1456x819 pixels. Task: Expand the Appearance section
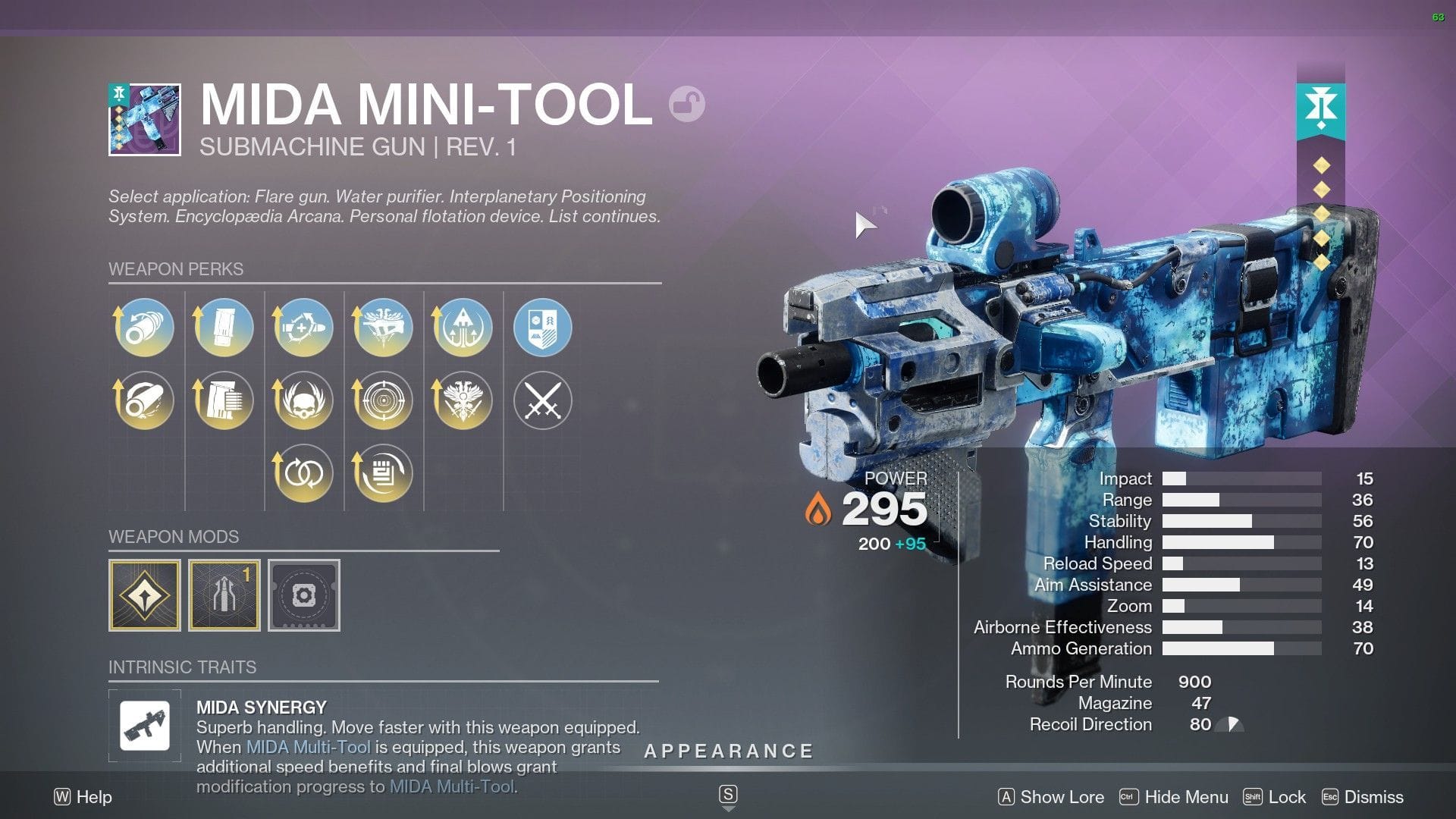click(x=728, y=752)
